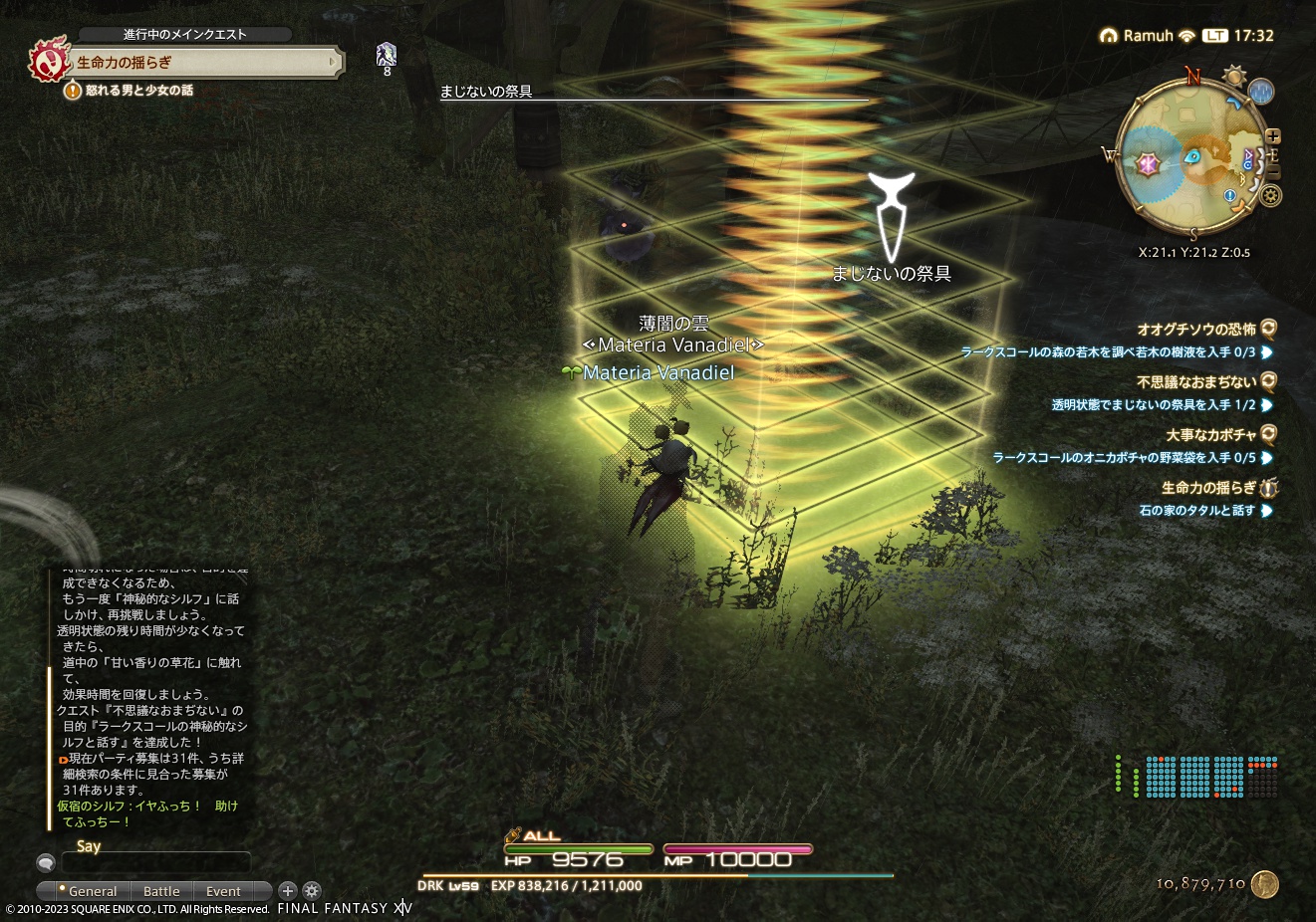Select the rain forecast icon beside the sun
Image resolution: width=1316 pixels, height=922 pixels.
coord(1260,93)
